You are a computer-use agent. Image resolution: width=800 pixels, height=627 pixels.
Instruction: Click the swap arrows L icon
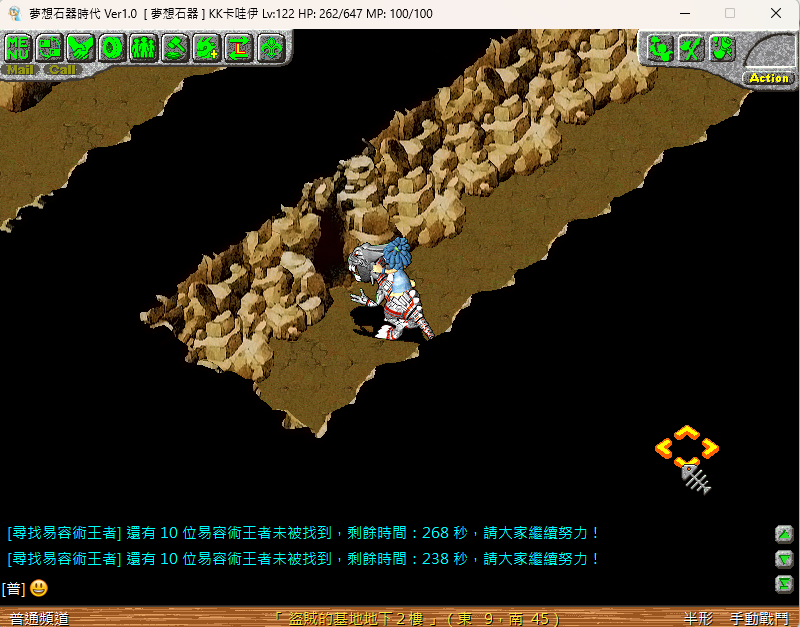[x=239, y=47]
